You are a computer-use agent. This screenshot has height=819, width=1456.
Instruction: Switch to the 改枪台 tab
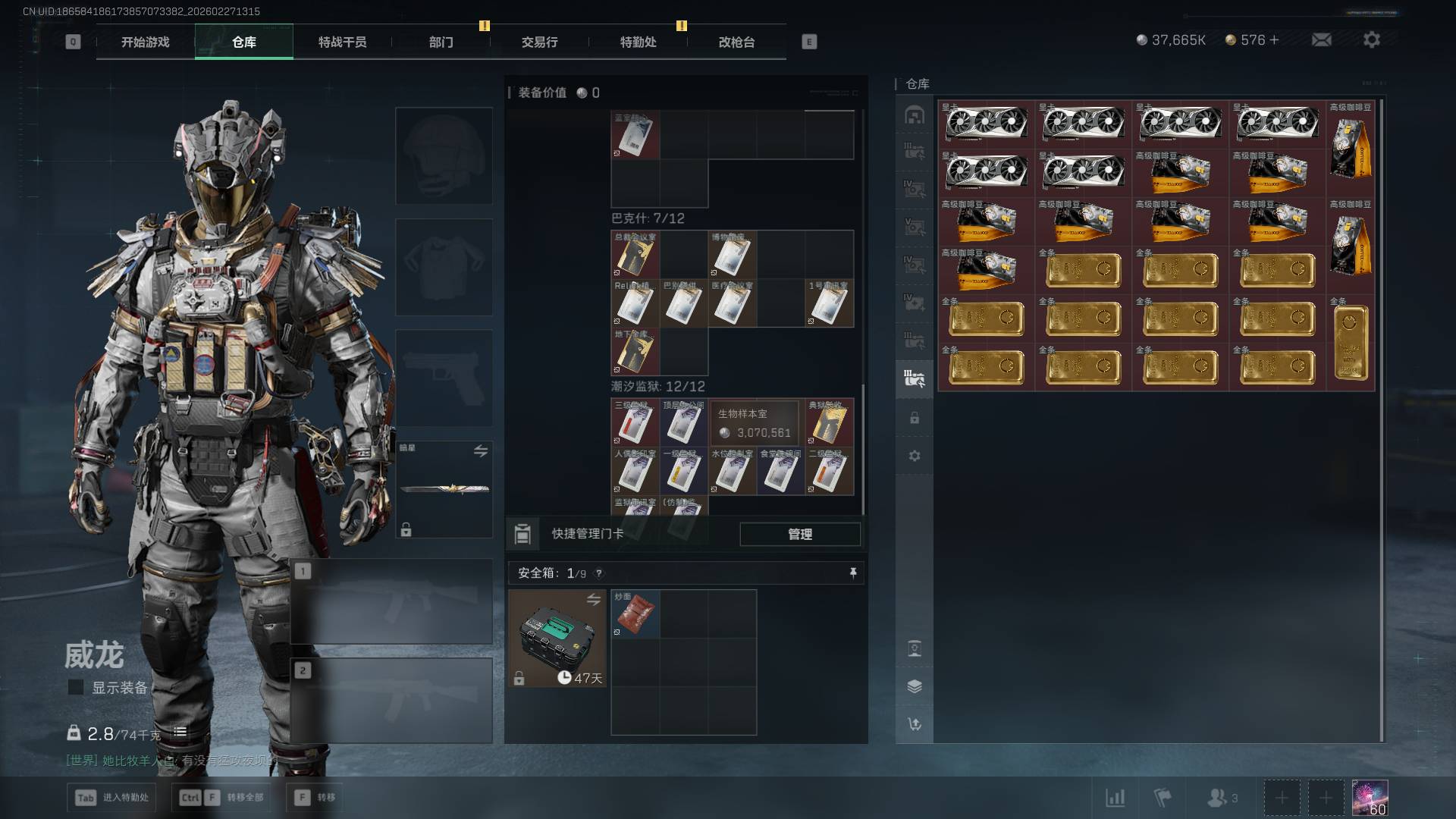pos(736,42)
